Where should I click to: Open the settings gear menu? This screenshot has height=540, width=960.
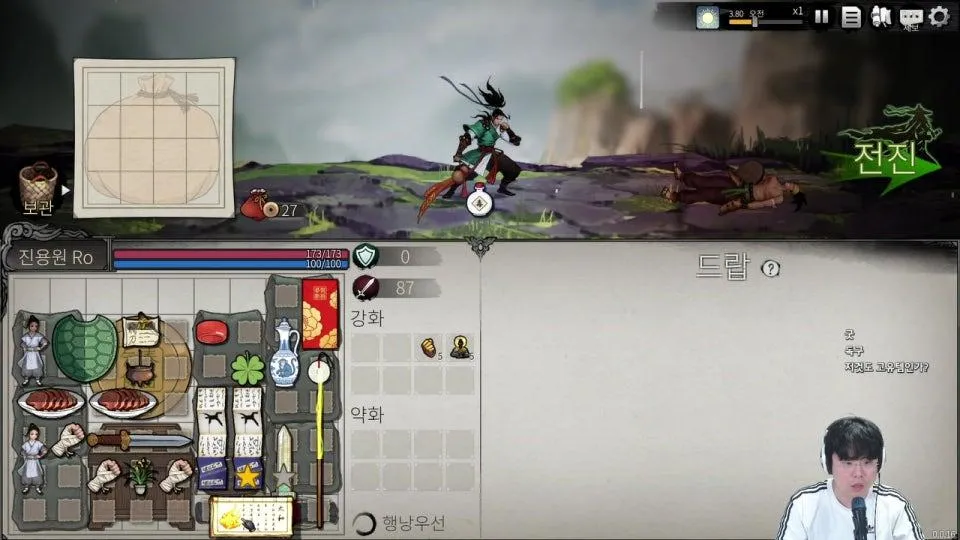[x=939, y=16]
